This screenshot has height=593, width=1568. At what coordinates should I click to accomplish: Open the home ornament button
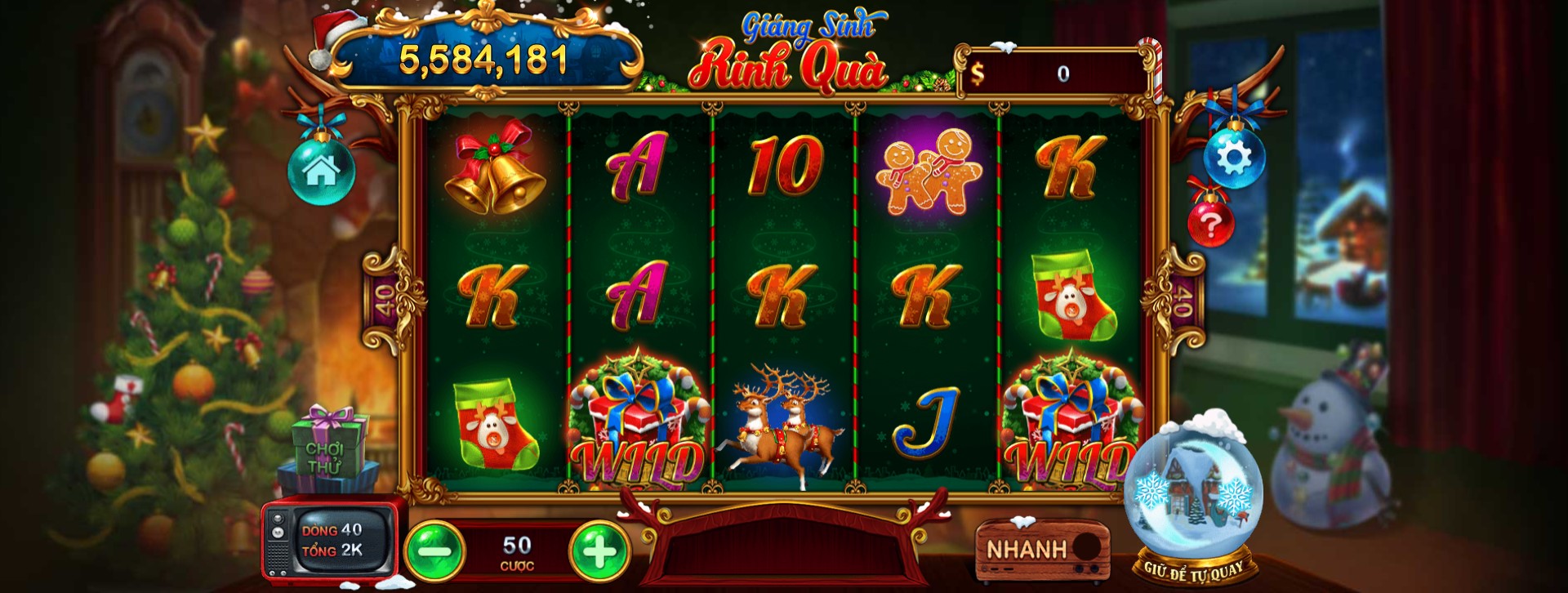click(321, 170)
